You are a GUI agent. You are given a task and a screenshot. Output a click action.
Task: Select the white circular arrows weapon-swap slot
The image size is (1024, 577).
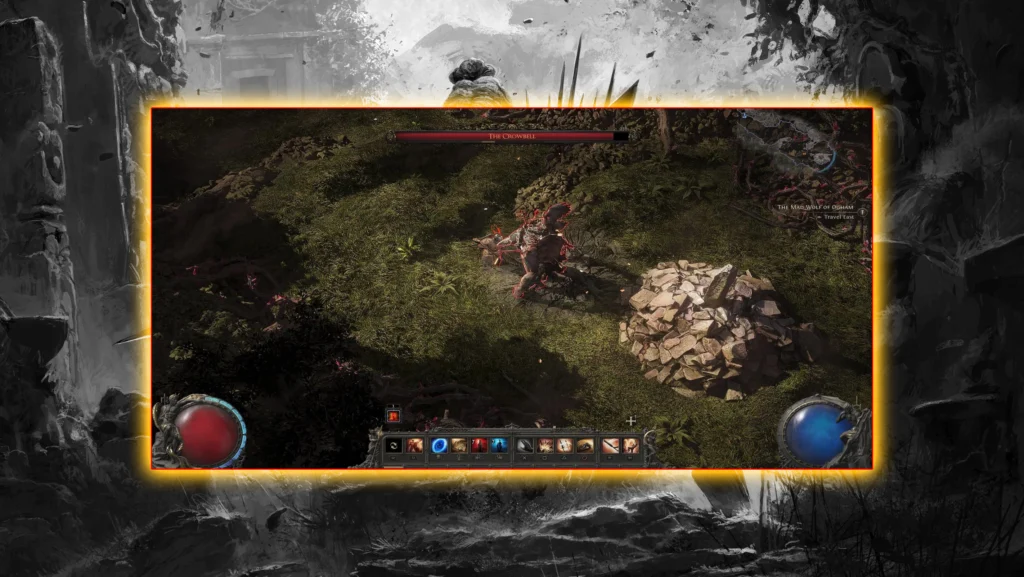click(x=392, y=446)
